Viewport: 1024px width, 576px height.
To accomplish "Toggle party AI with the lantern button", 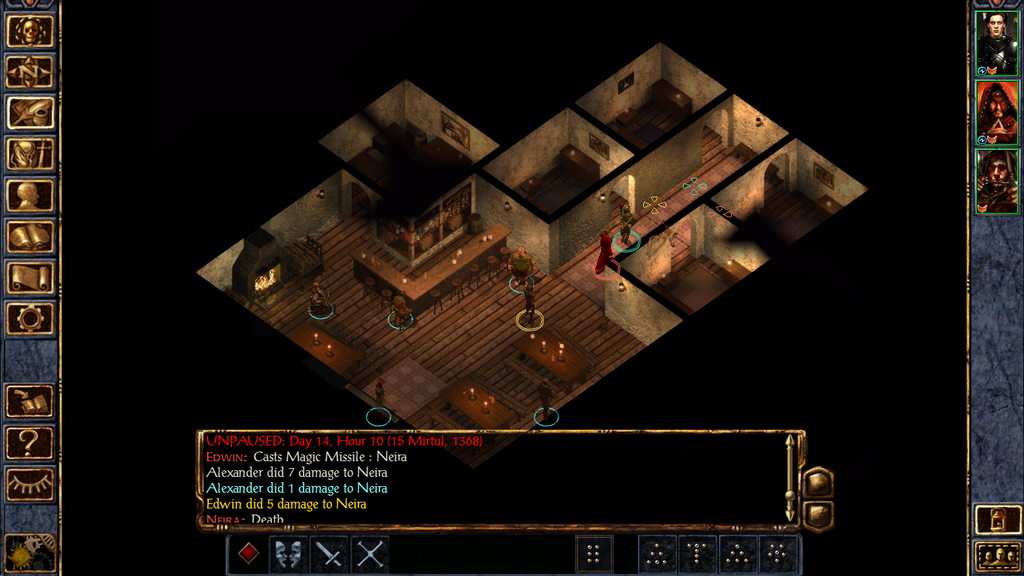I will click(997, 519).
